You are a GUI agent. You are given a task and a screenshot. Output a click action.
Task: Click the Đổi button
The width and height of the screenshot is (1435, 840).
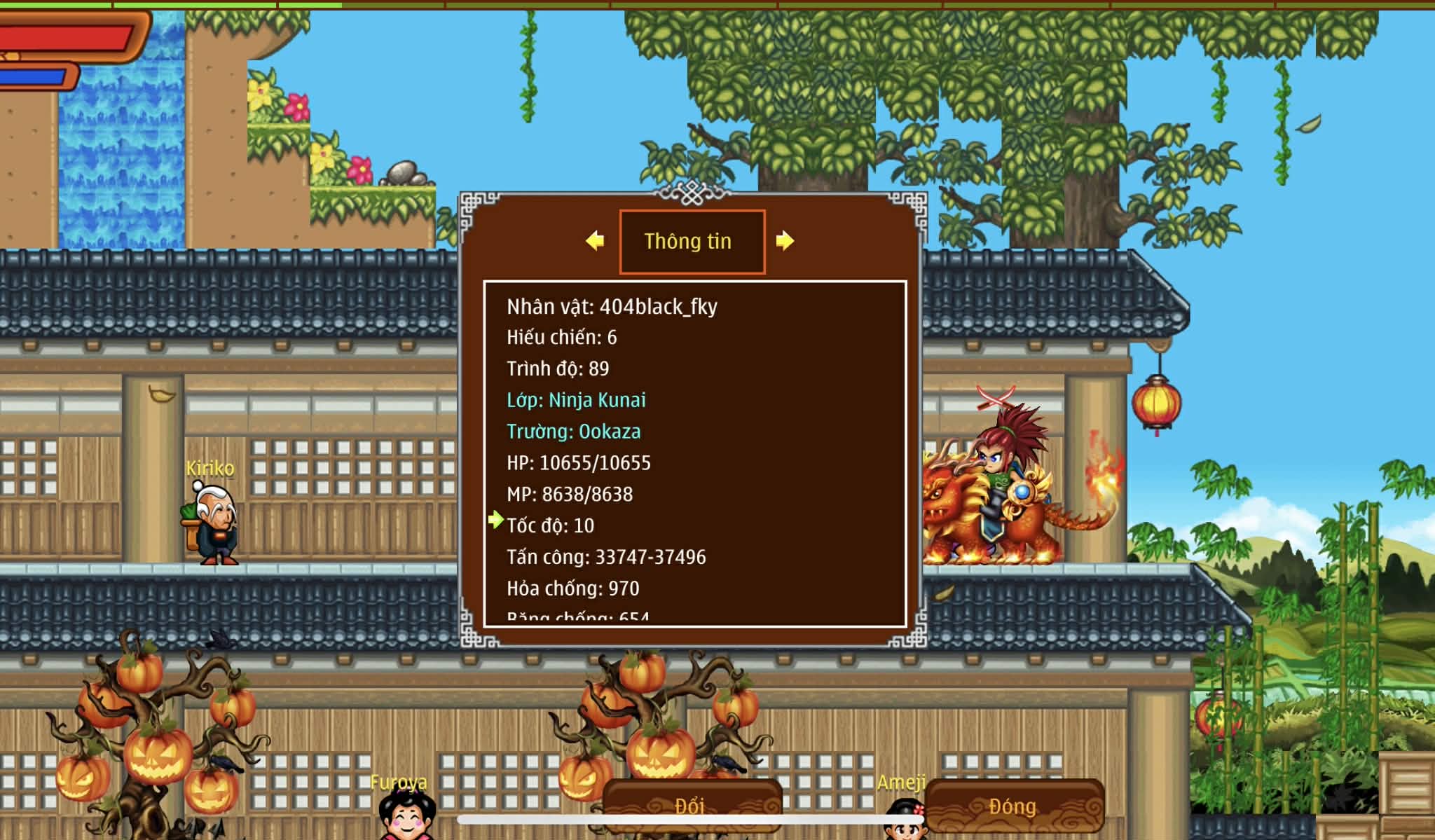[691, 806]
